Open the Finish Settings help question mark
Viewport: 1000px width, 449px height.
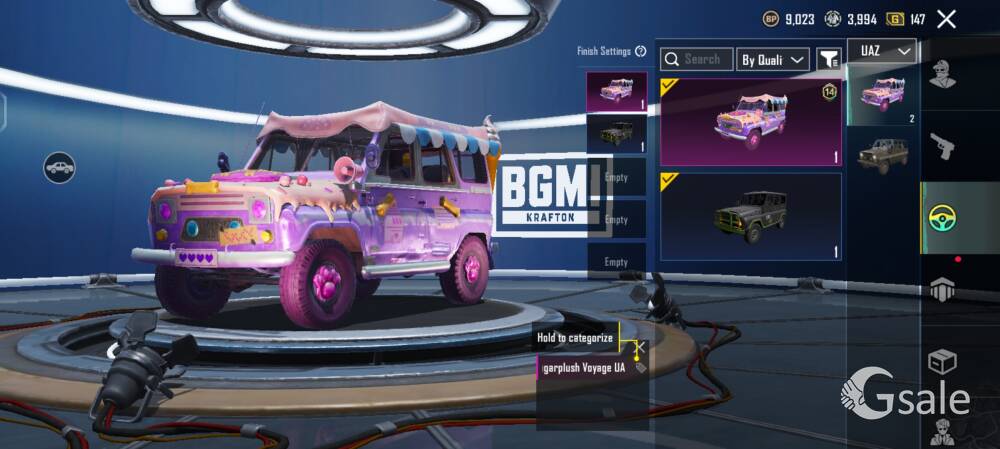640,51
